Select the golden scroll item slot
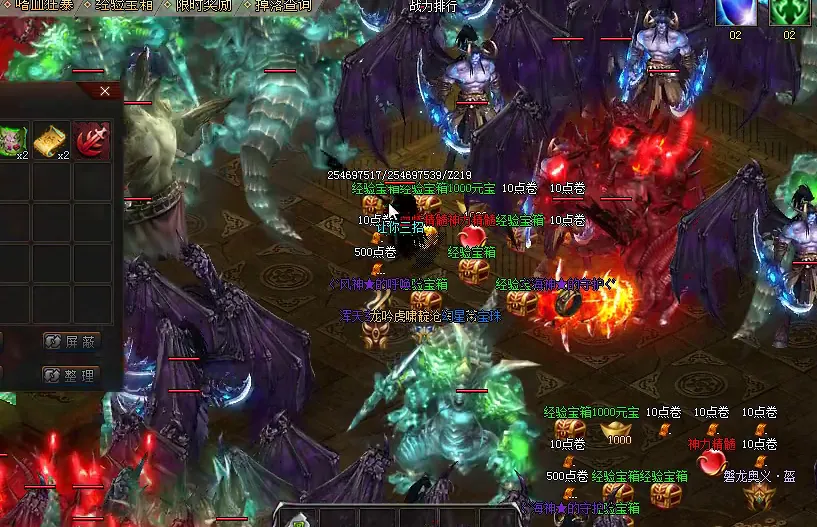817x527 pixels. point(50,141)
